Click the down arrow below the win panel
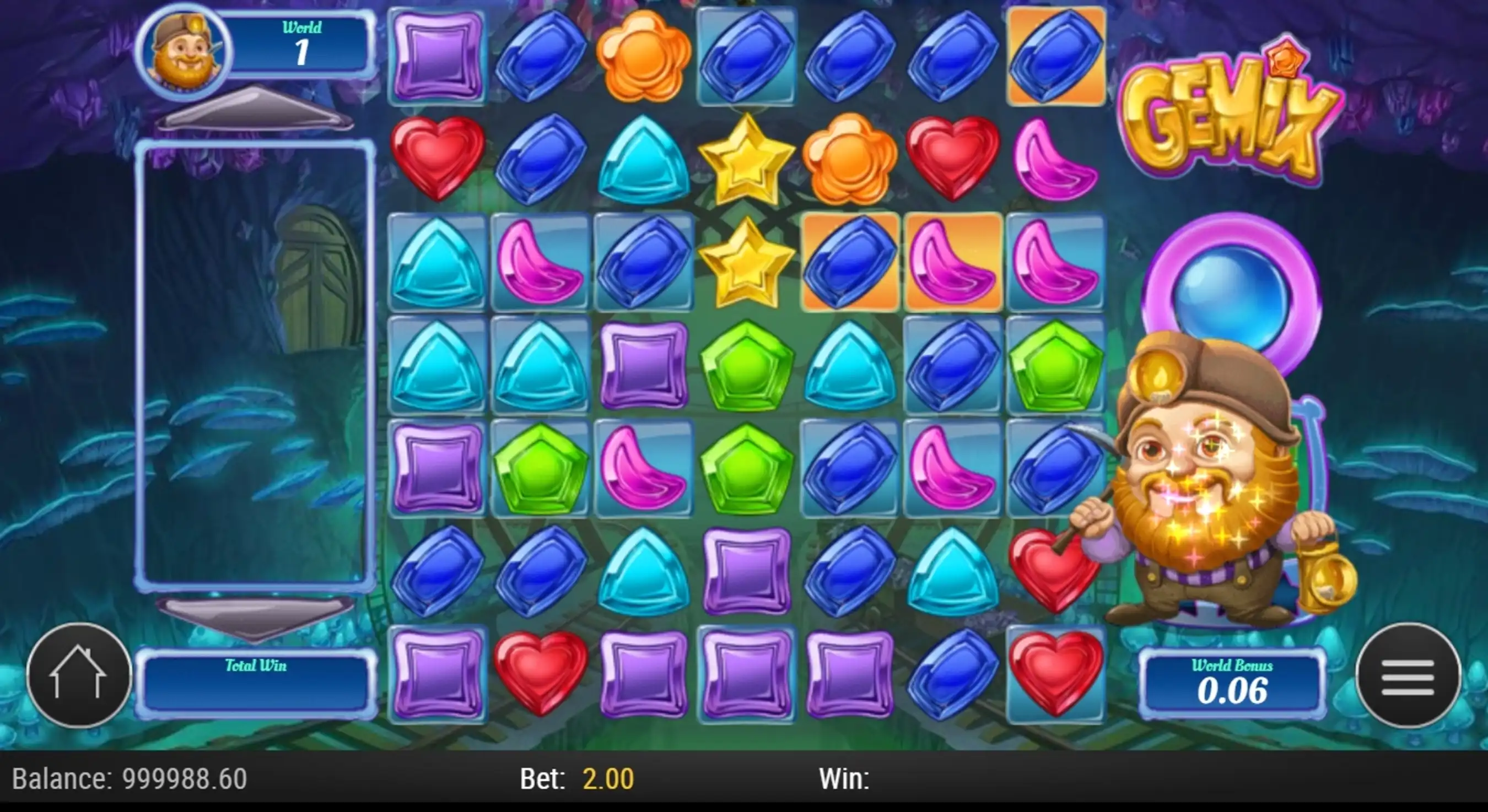The image size is (1488, 812). click(254, 618)
